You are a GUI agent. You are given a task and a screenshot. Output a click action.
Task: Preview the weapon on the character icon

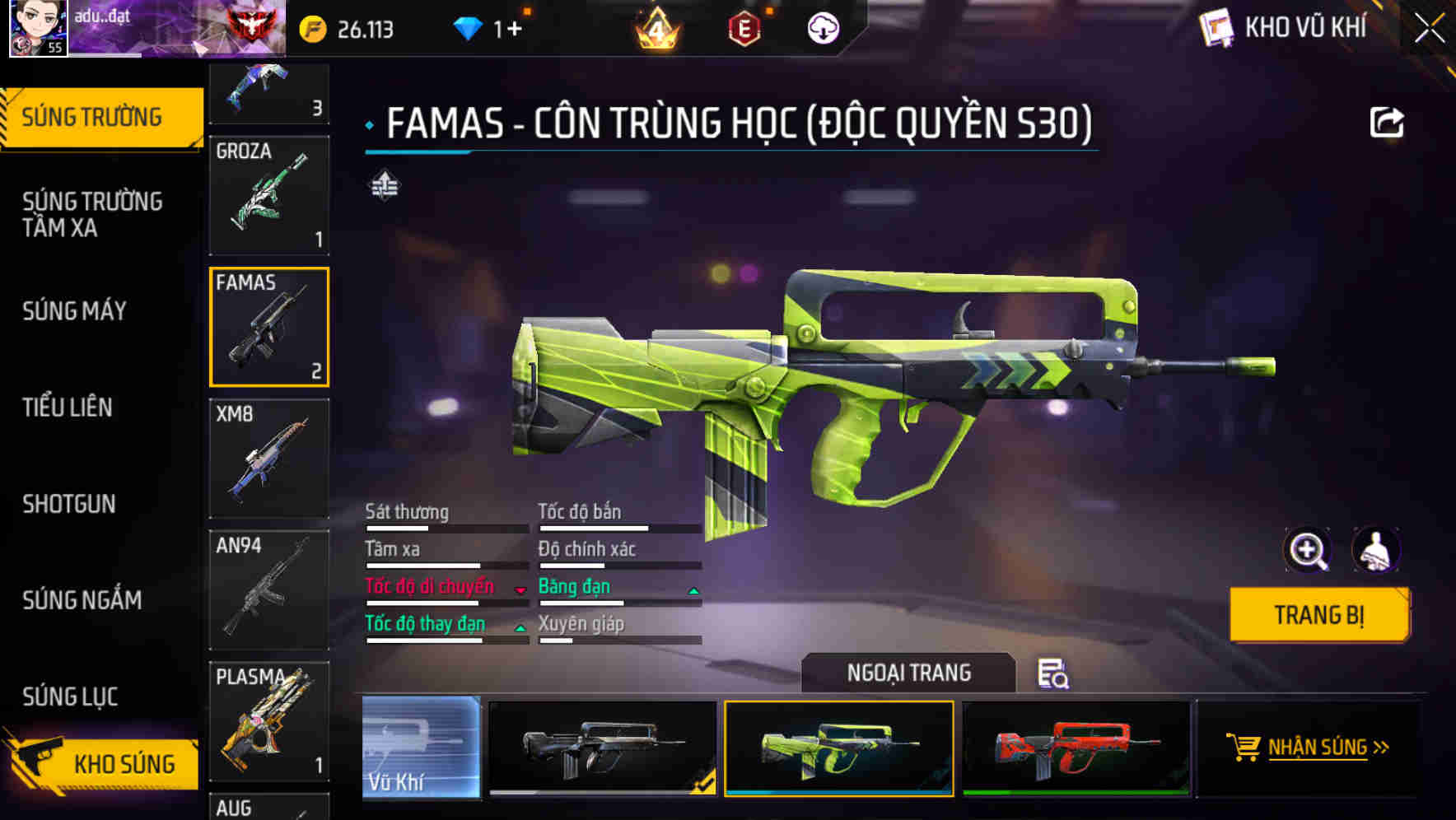click(1375, 550)
